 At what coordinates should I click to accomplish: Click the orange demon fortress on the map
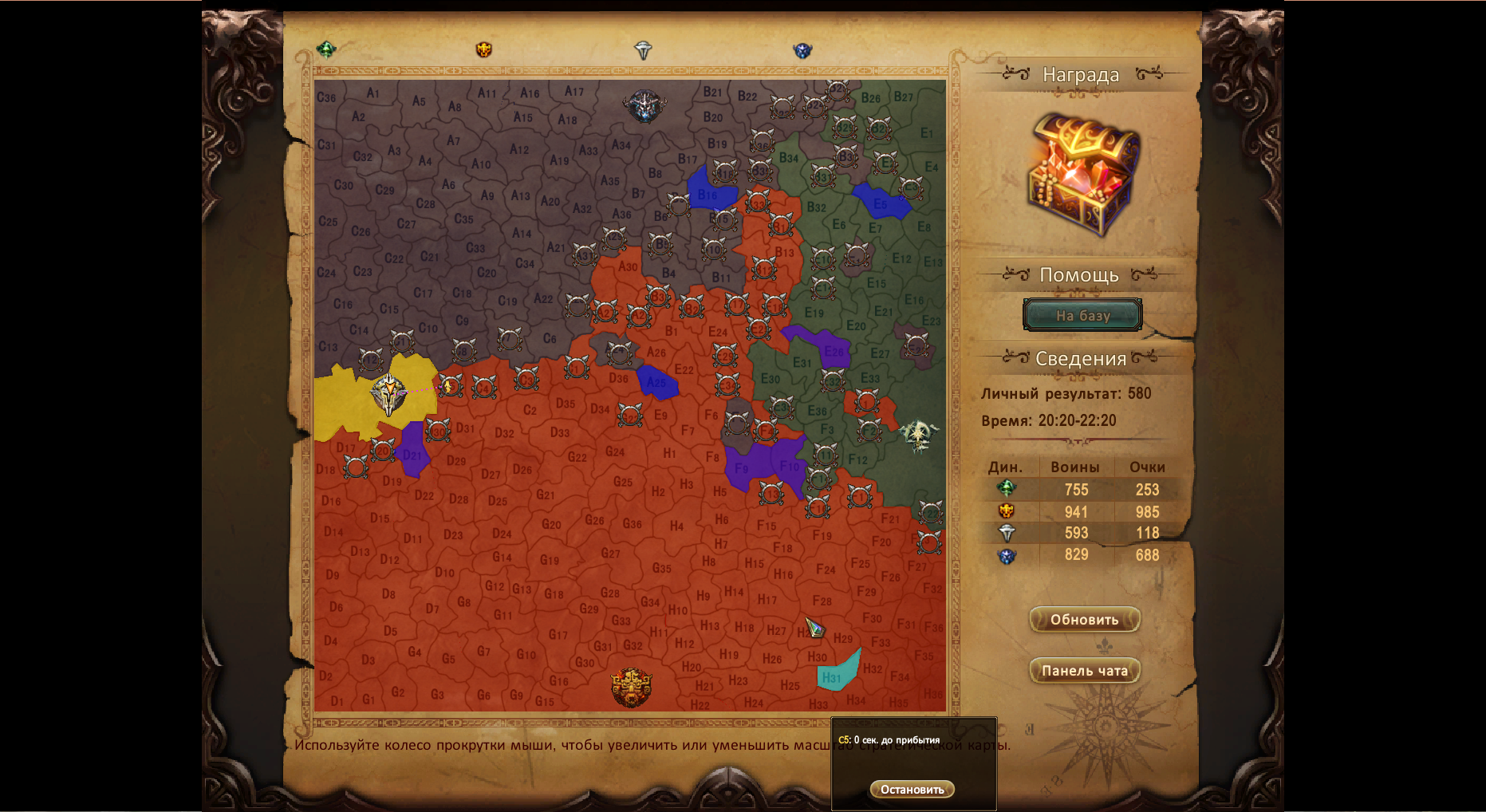tap(631, 687)
